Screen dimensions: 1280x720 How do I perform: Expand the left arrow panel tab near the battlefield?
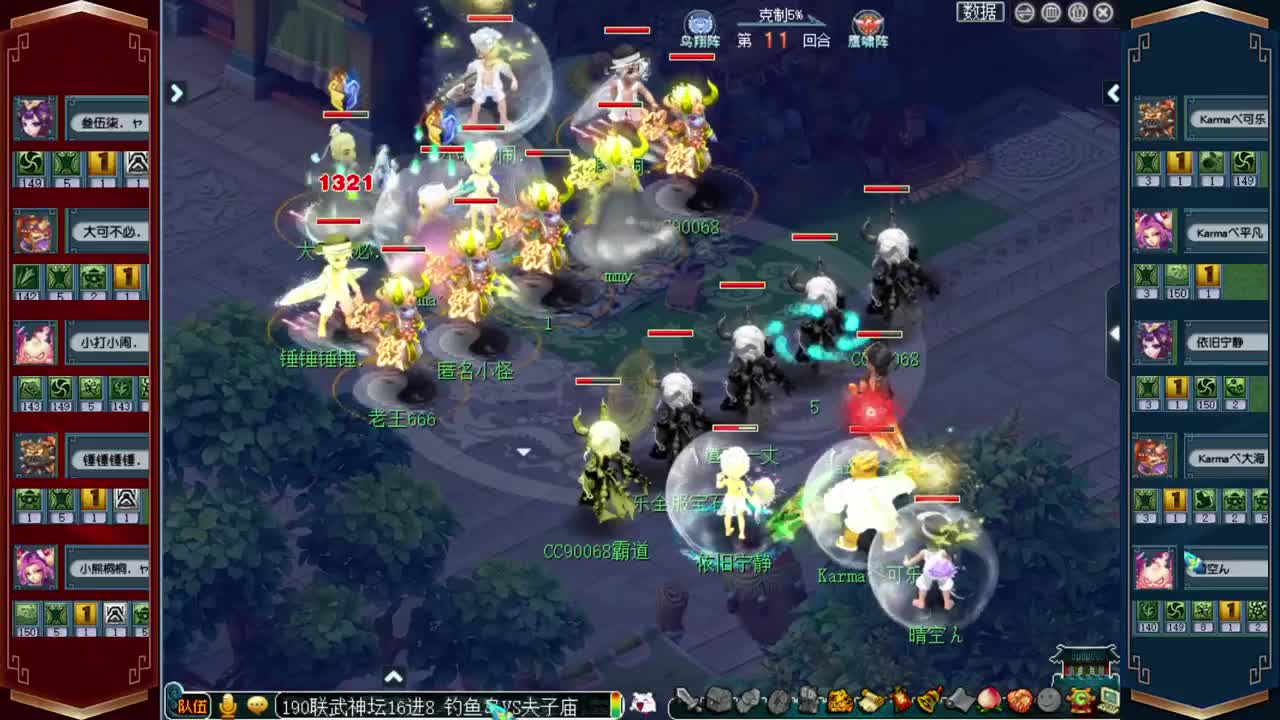click(176, 93)
